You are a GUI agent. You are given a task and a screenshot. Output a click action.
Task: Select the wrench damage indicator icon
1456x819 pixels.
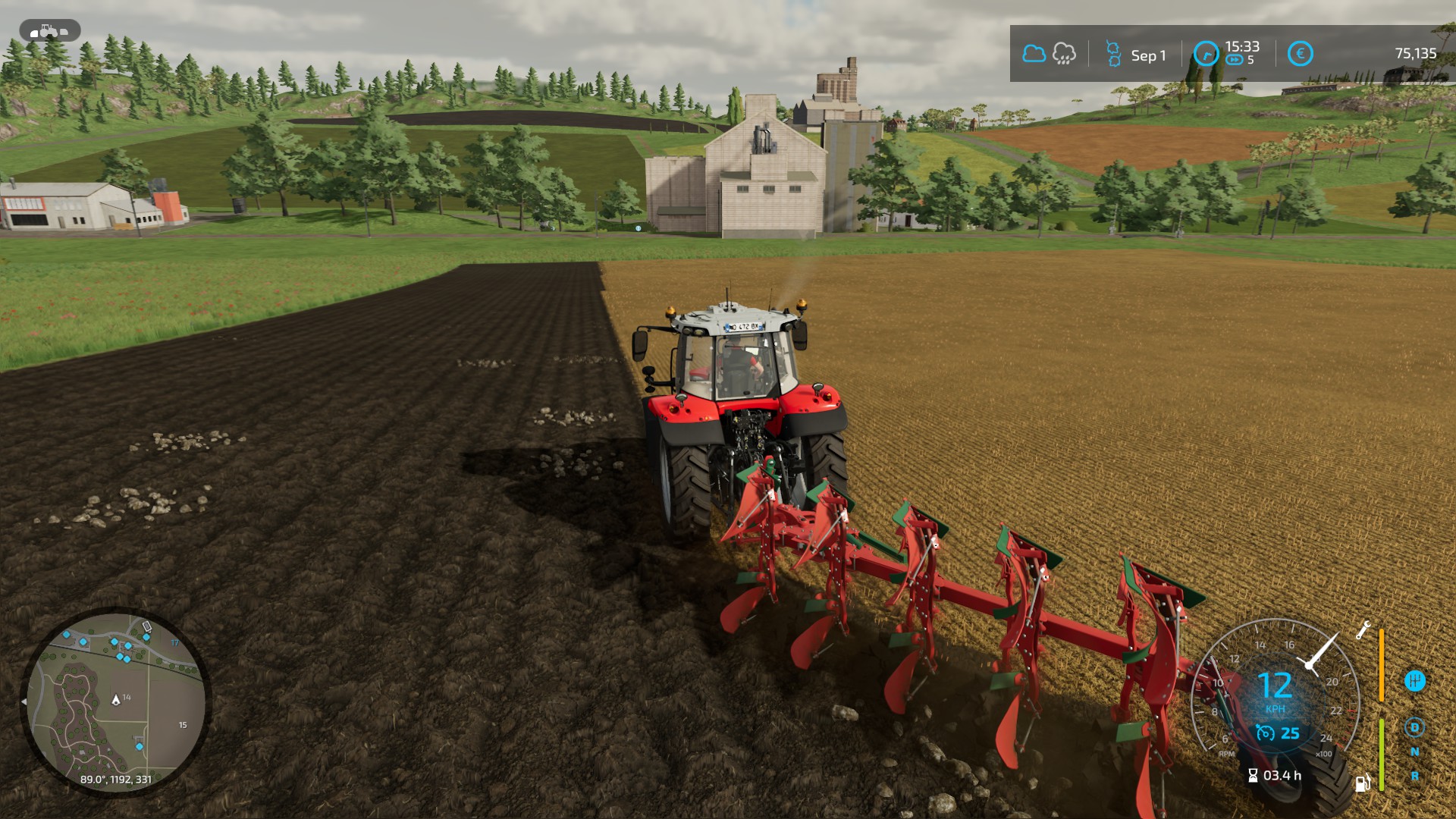coord(1363,630)
